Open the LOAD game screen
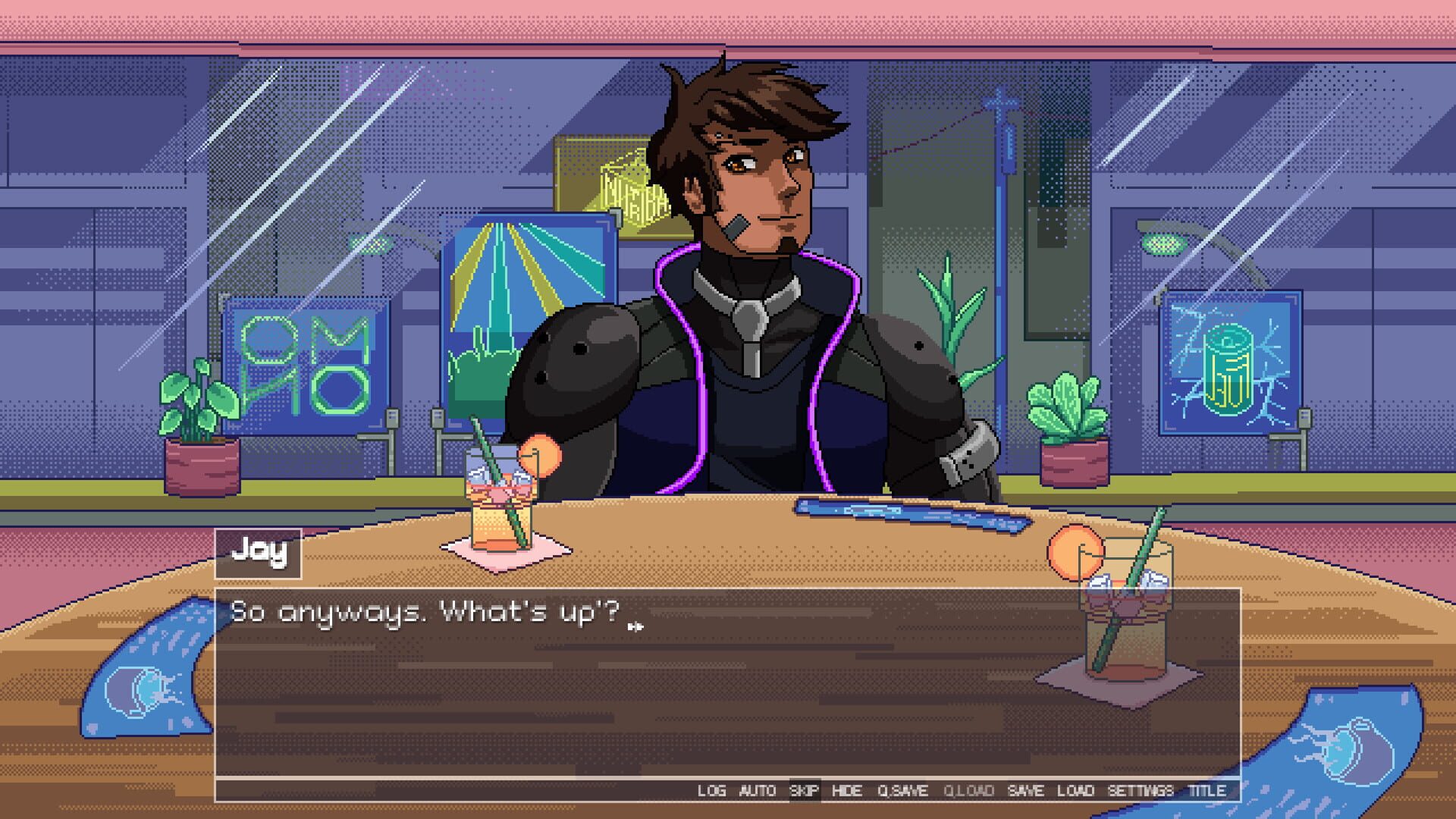 pyautogui.click(x=1075, y=790)
